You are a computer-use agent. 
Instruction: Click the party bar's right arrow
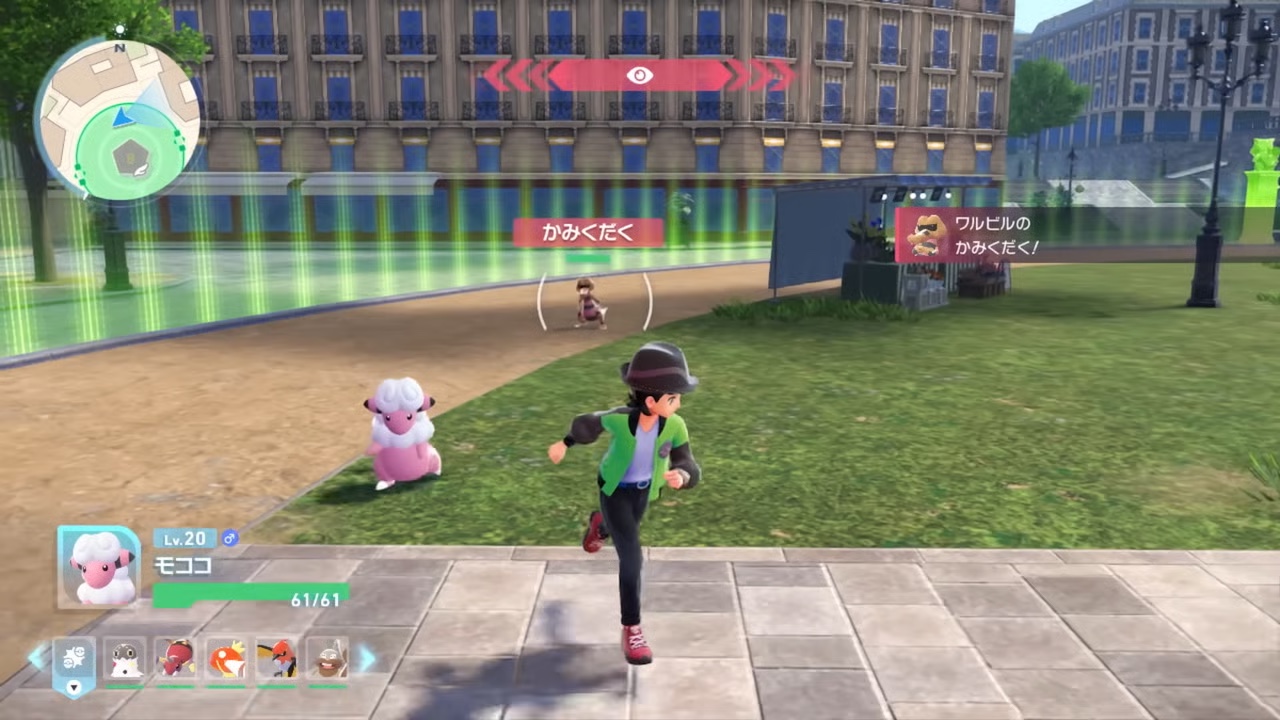[x=367, y=658]
